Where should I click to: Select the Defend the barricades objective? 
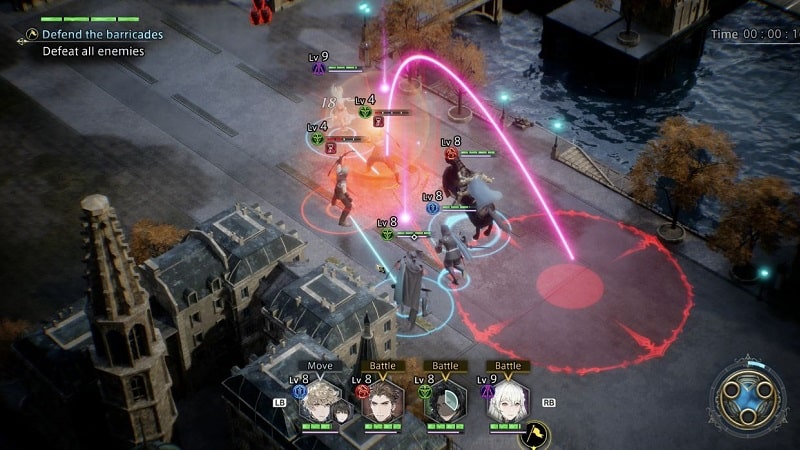(101, 34)
